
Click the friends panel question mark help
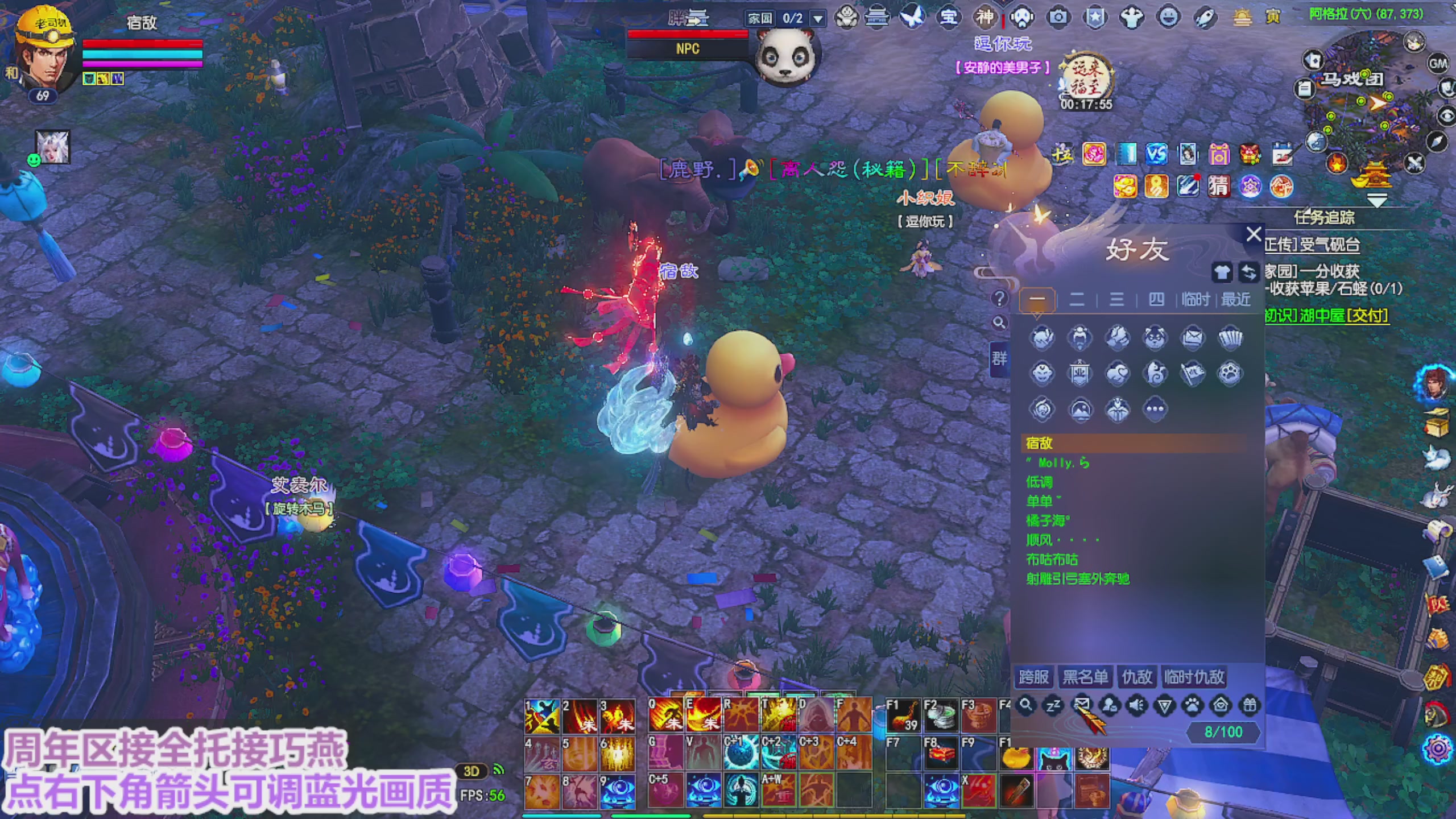point(999,299)
